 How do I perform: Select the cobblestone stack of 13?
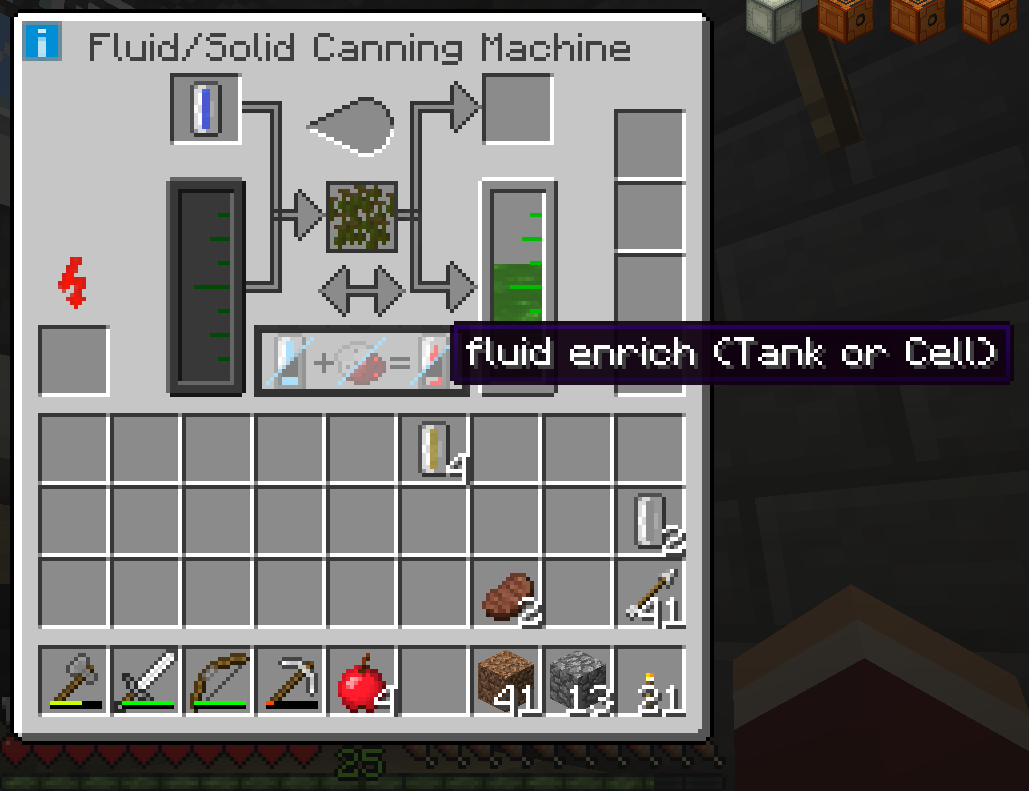(579, 681)
